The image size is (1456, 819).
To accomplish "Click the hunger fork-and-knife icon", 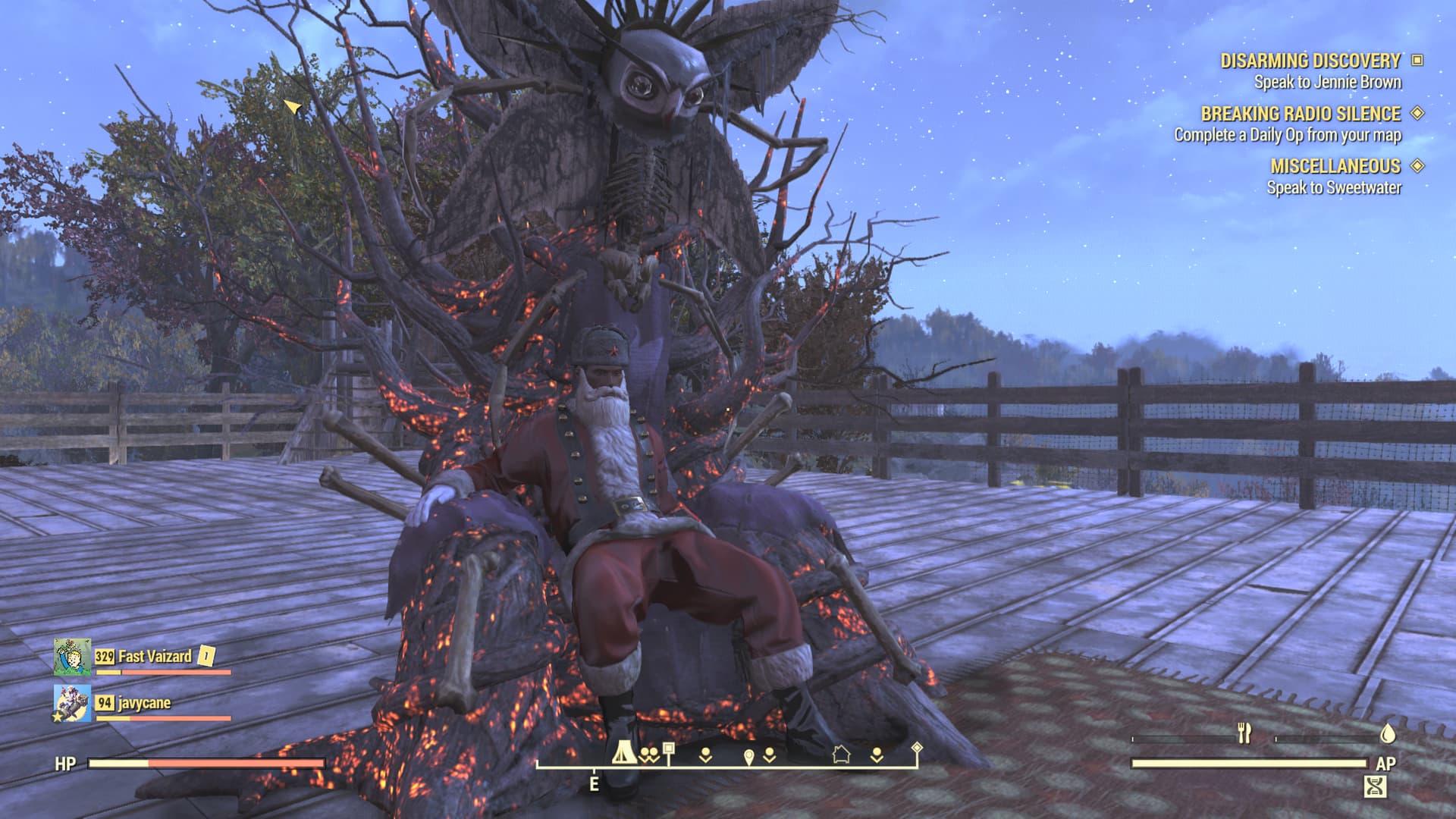I will (x=1244, y=733).
